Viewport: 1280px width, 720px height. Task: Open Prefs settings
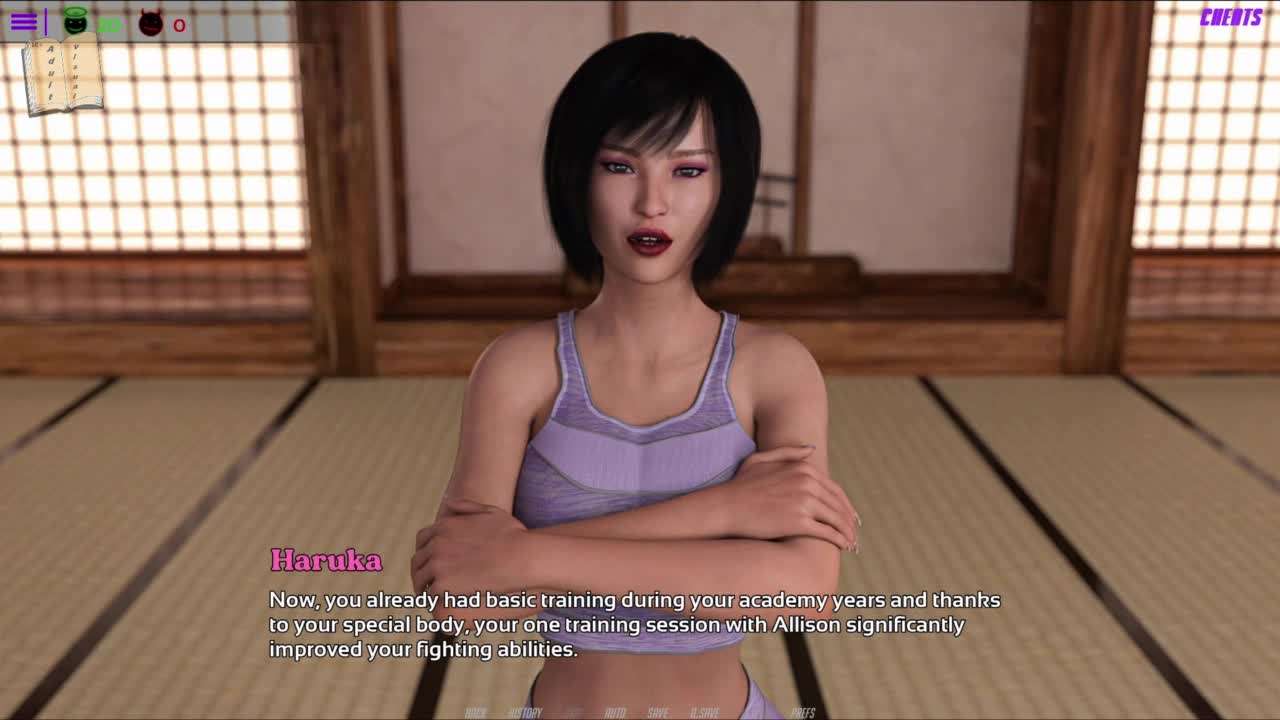coord(803,712)
